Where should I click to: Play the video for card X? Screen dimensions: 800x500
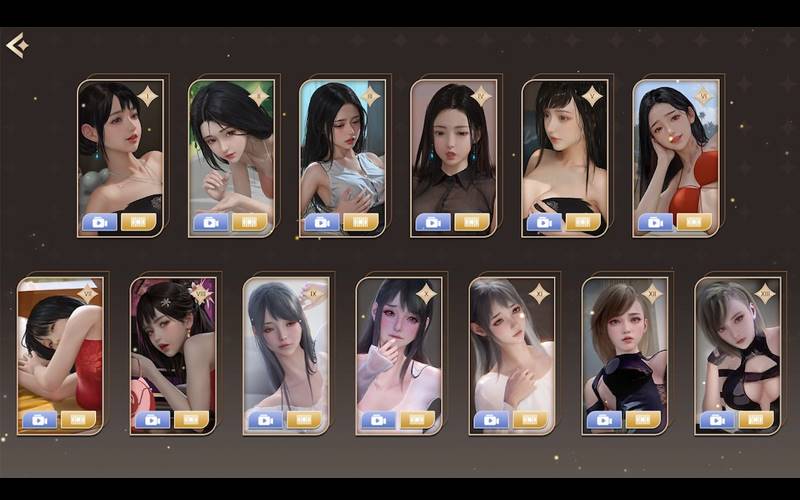tap(378, 420)
